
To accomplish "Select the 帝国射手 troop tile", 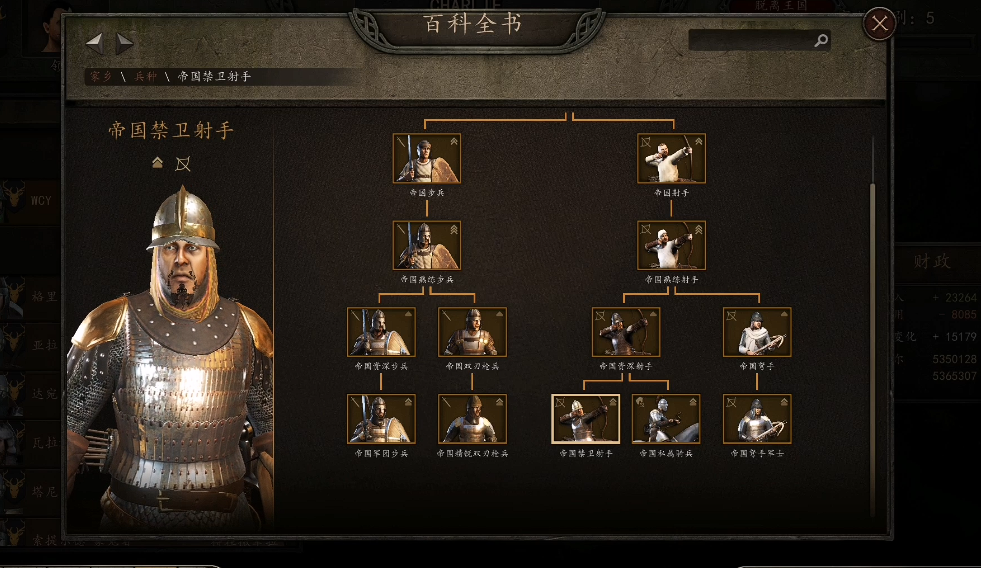I will coord(671,159).
